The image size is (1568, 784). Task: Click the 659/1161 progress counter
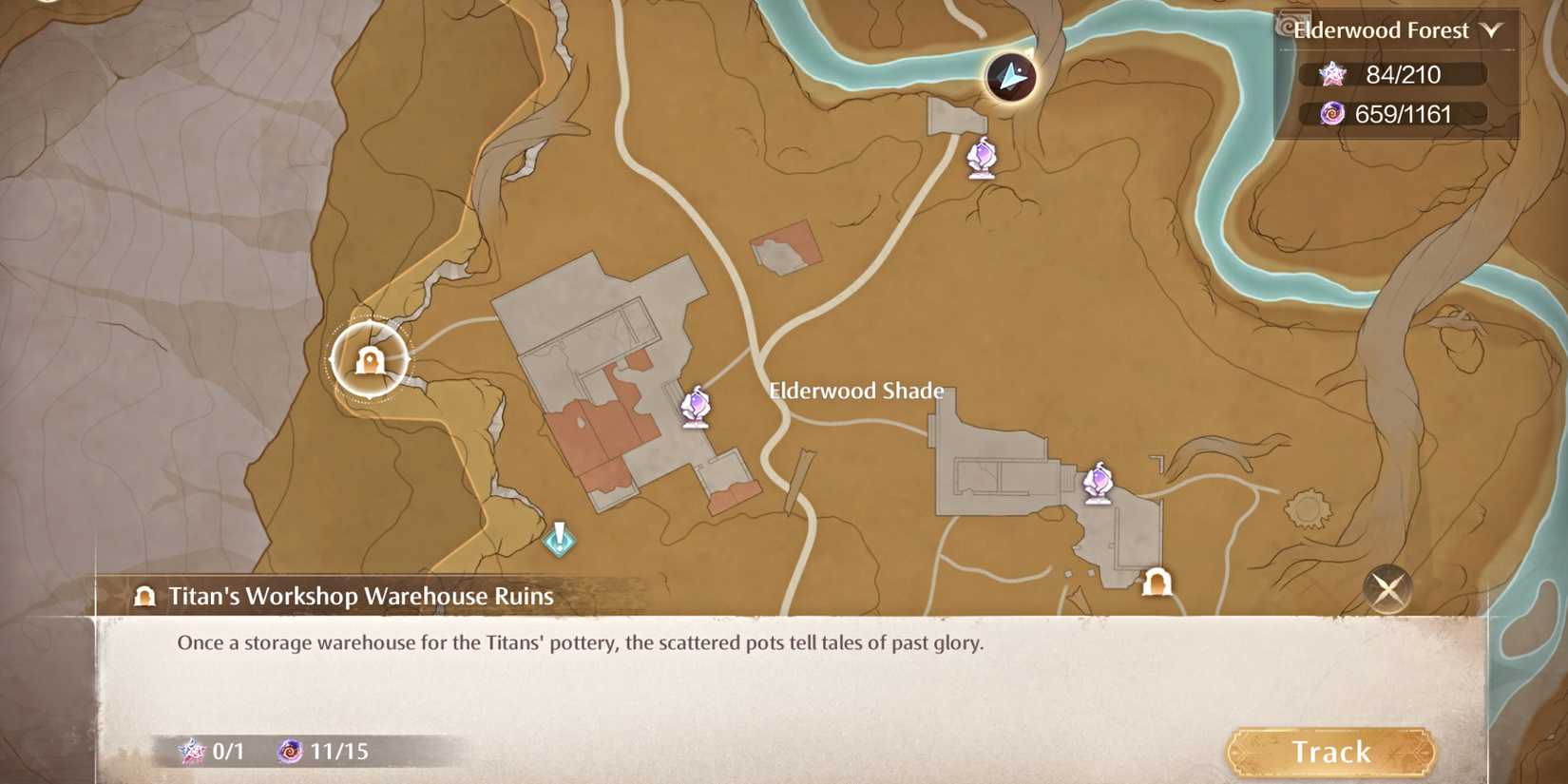(x=1396, y=115)
